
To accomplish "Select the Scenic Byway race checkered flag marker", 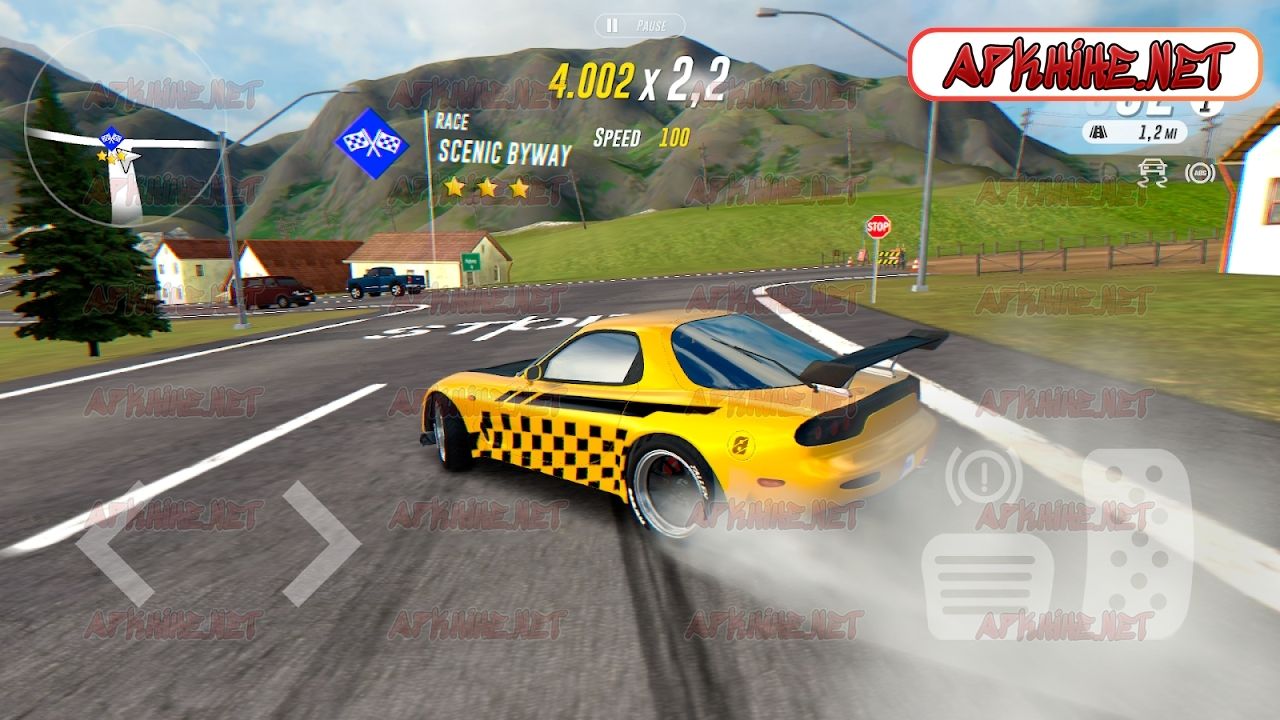I will click(371, 144).
